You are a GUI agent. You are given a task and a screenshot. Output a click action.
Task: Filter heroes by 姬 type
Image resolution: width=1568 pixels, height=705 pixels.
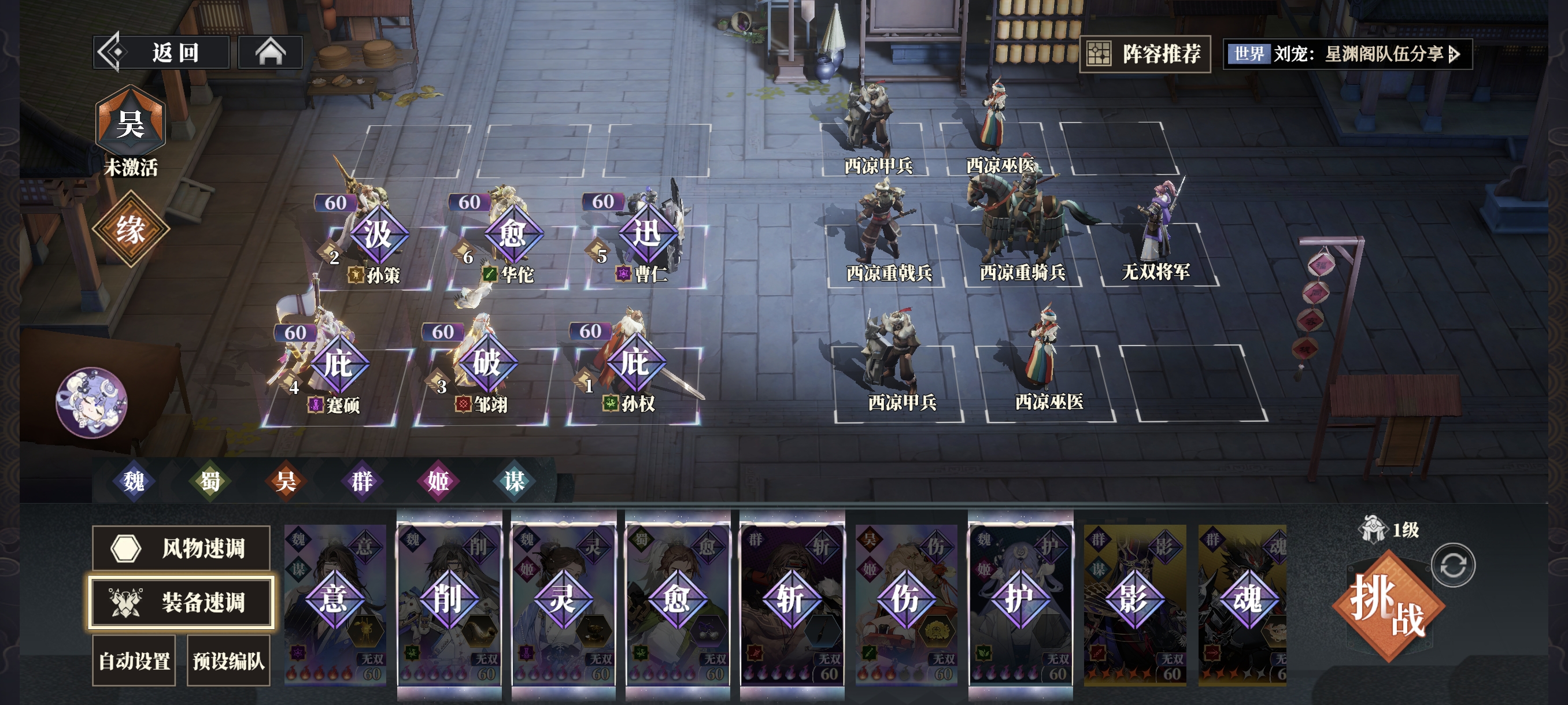[438, 481]
